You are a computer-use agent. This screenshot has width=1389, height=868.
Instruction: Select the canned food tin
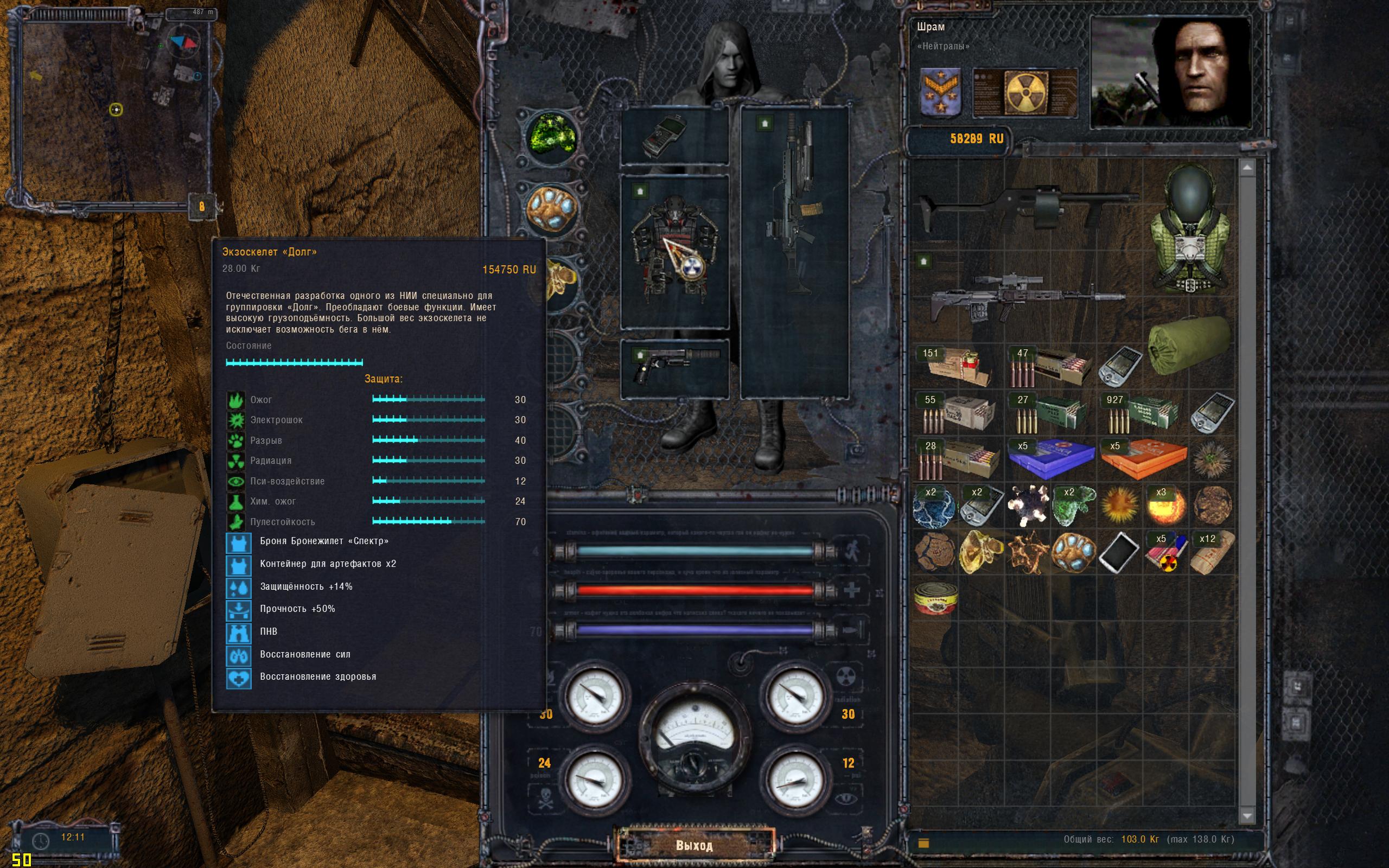(x=935, y=598)
